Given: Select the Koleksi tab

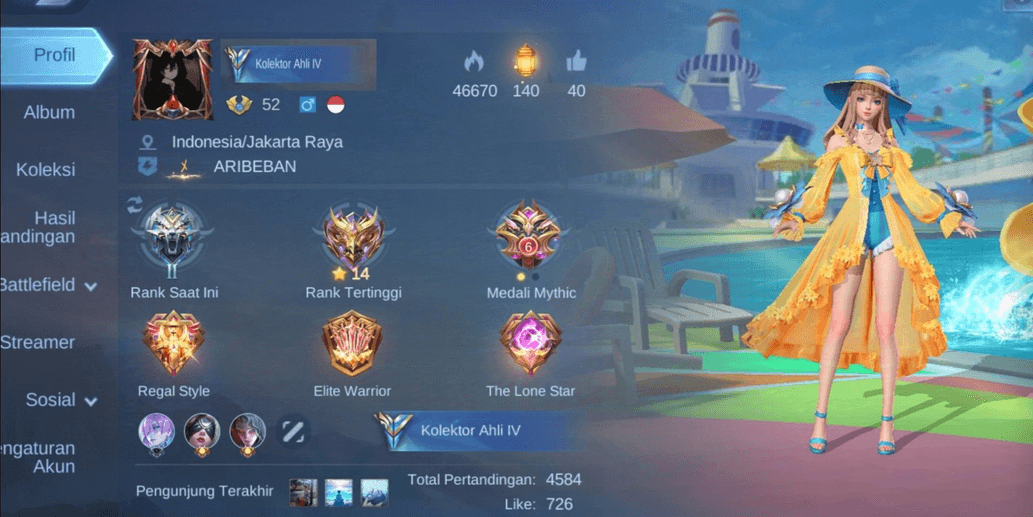Looking at the screenshot, I should (45, 170).
